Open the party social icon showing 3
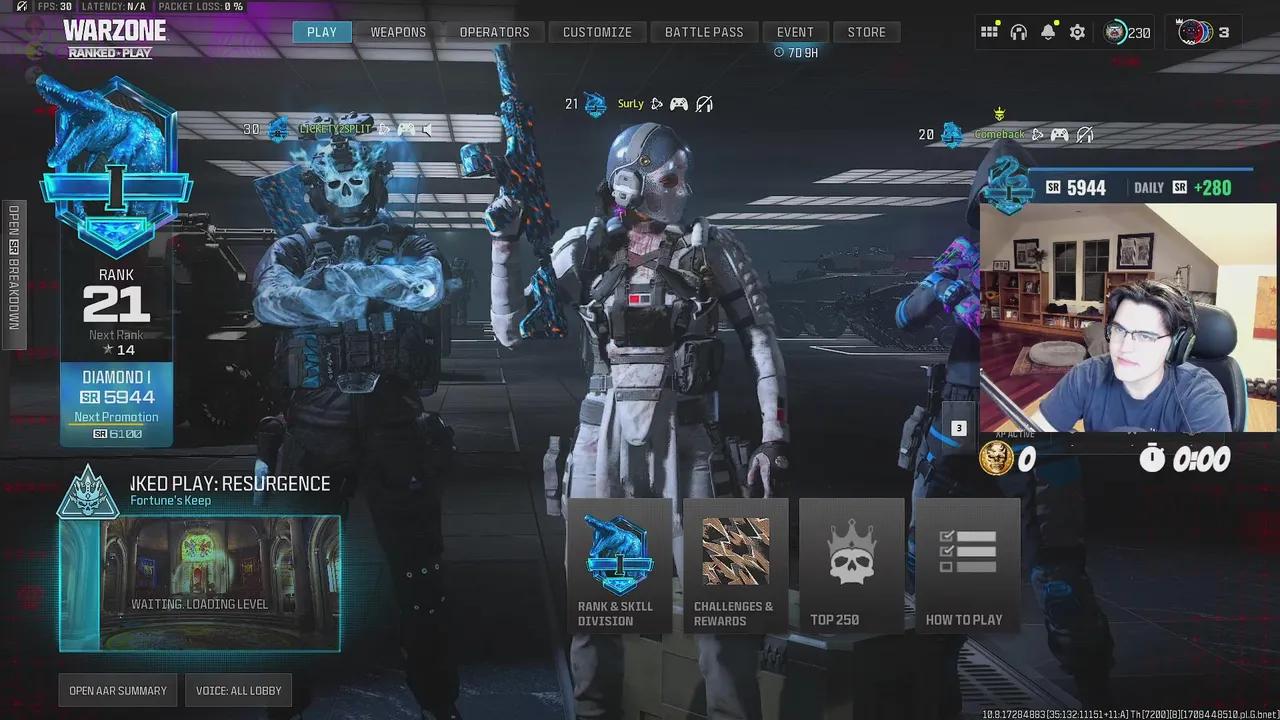 point(1203,32)
